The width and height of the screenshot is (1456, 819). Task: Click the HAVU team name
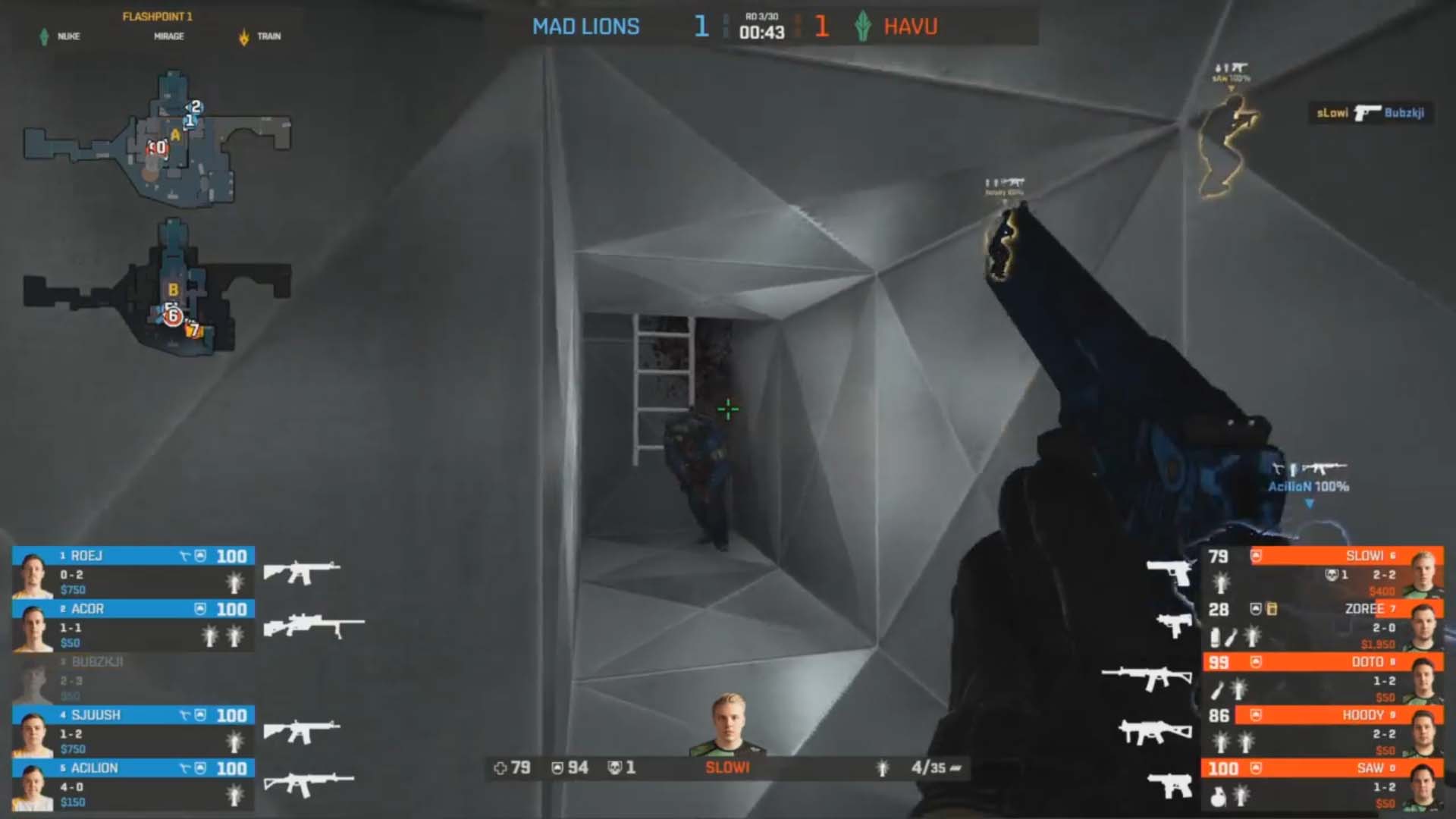pos(910,27)
